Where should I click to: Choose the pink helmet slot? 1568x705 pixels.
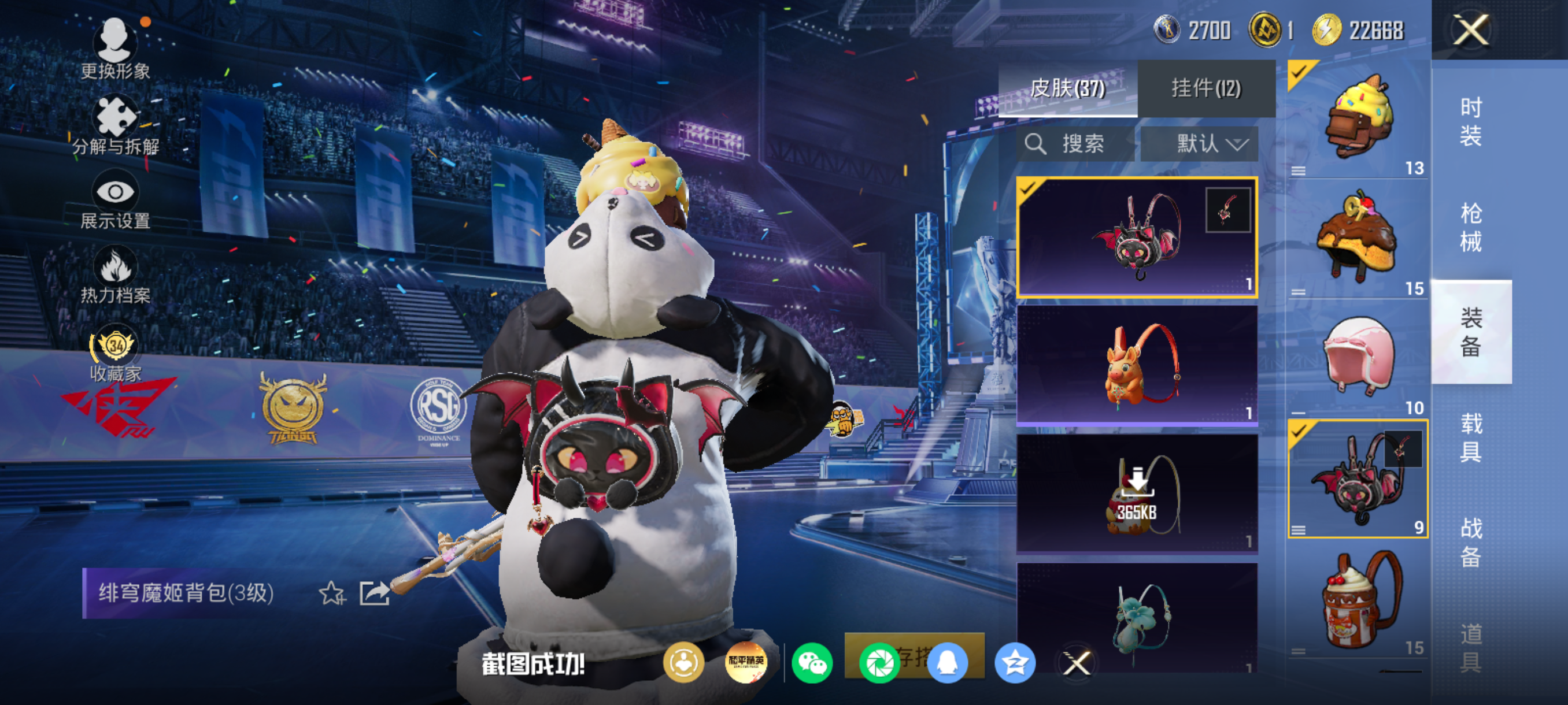(x=1358, y=359)
